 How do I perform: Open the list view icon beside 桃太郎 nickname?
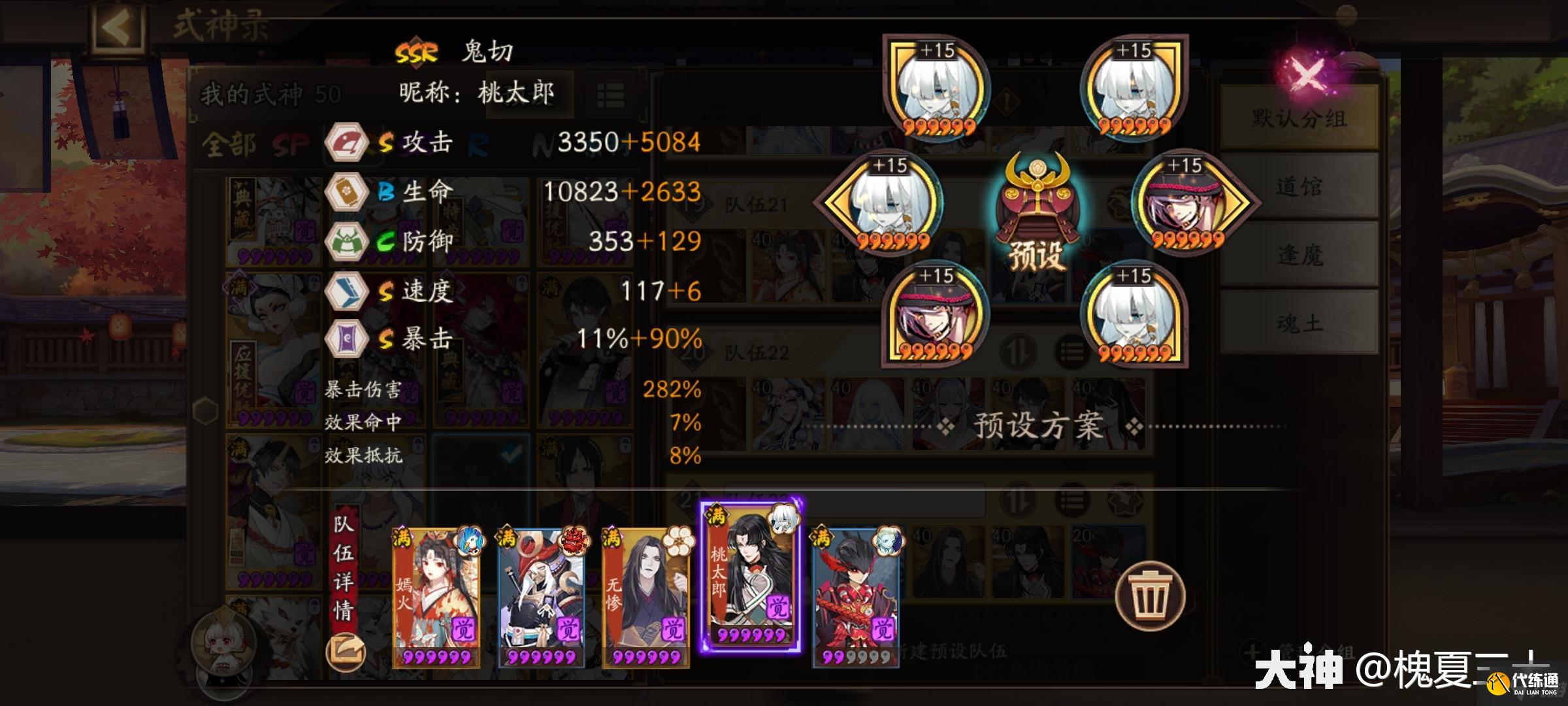coord(610,95)
